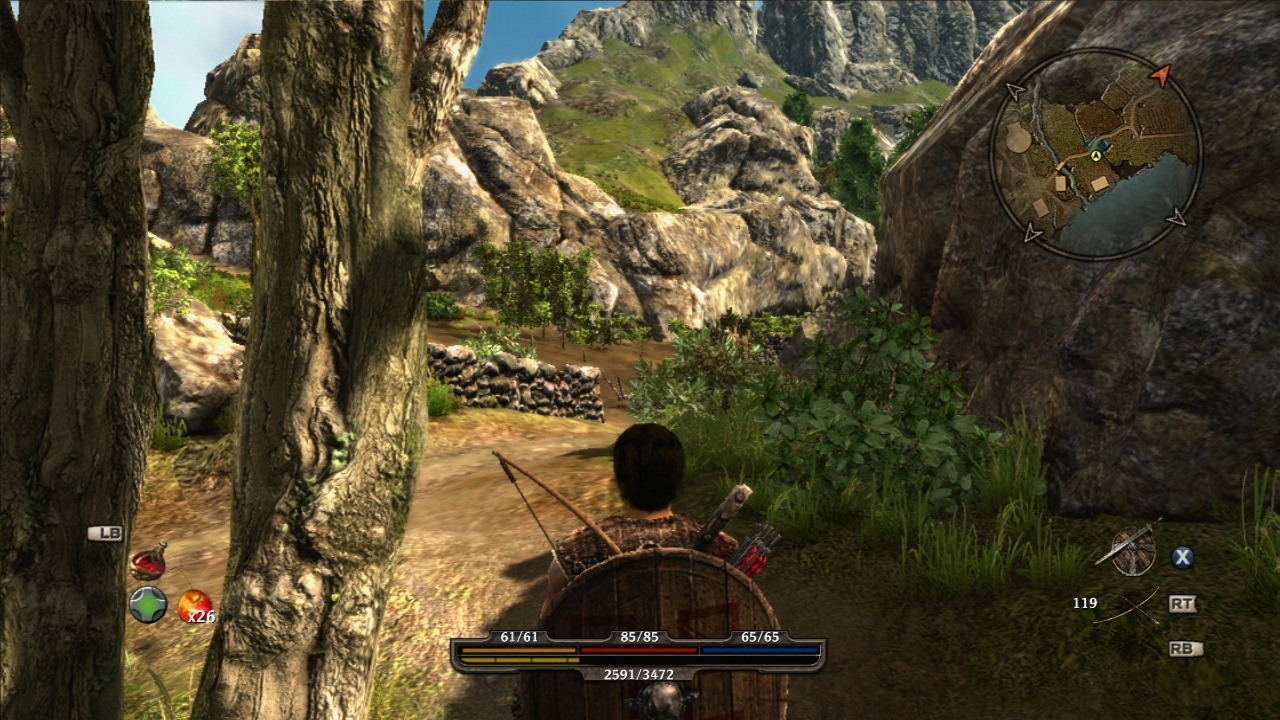Open the circular minimap

click(1096, 155)
